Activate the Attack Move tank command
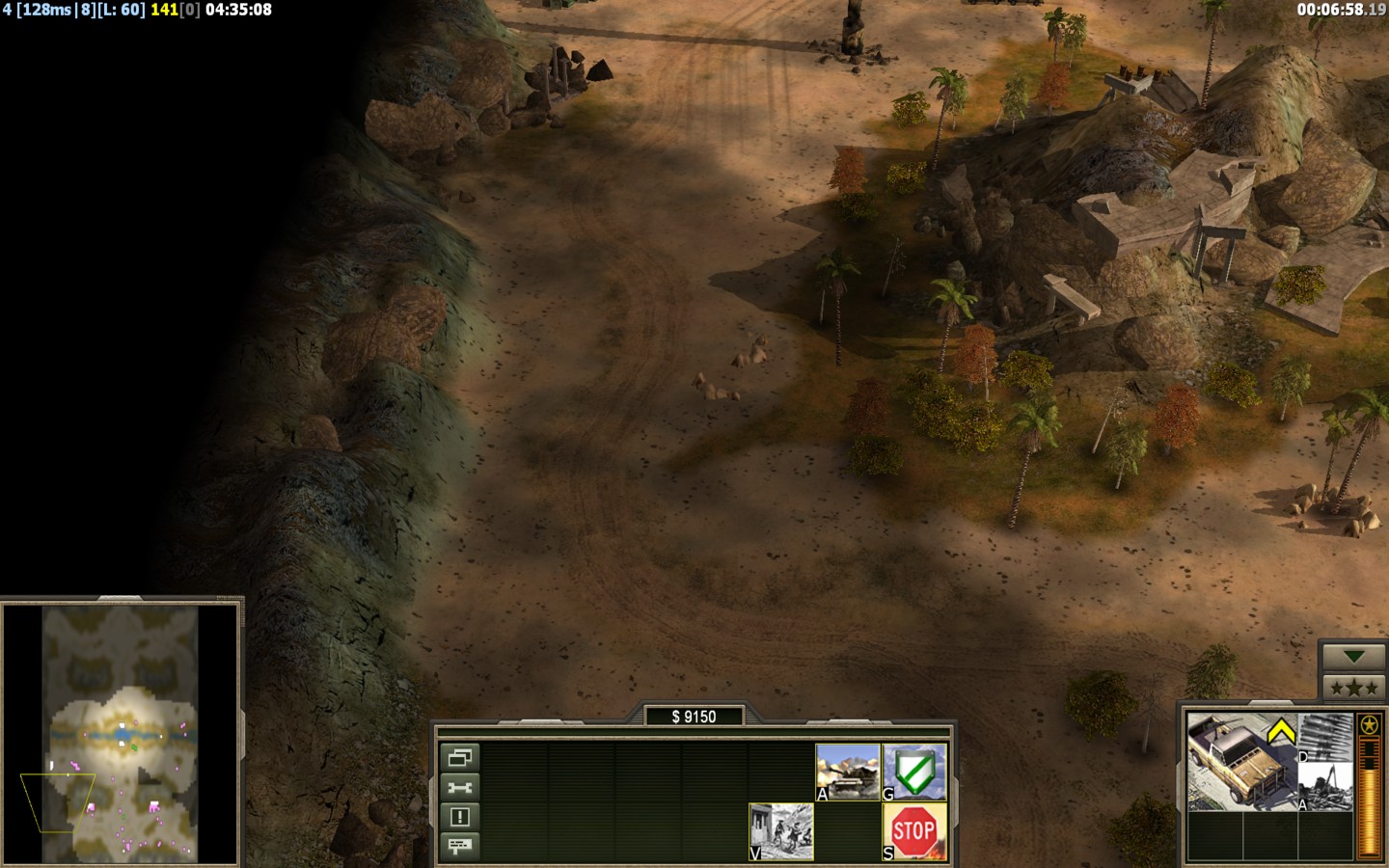Image resolution: width=1389 pixels, height=868 pixels. (848, 772)
